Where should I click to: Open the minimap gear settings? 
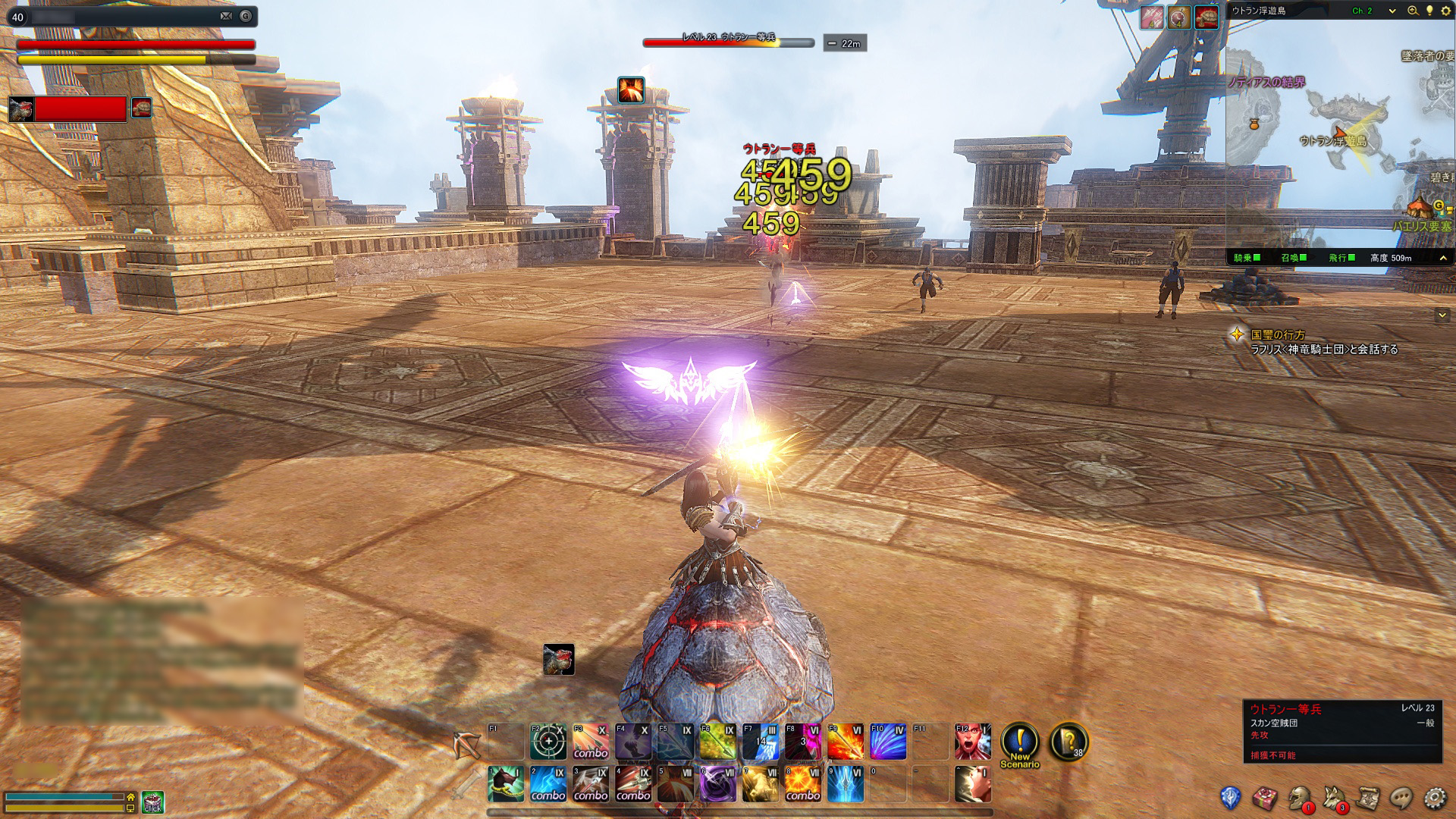[1445, 11]
